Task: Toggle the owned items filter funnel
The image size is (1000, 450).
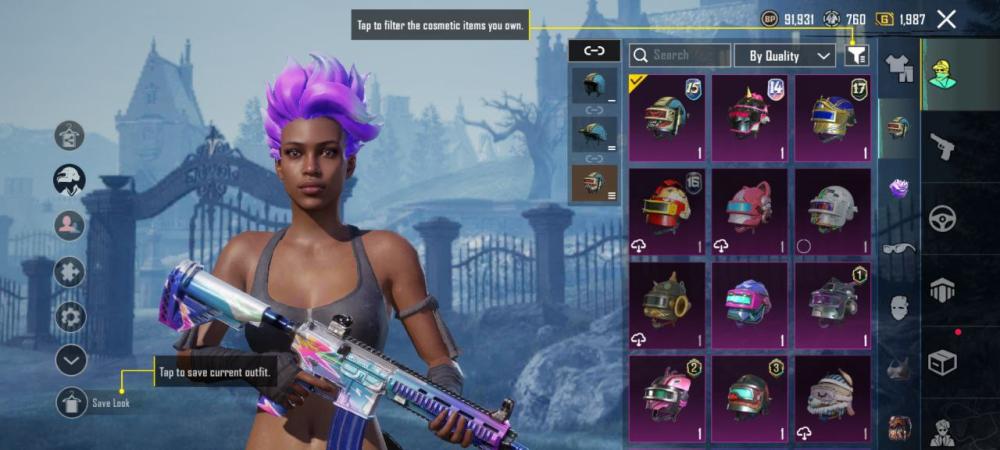Action: [x=856, y=55]
